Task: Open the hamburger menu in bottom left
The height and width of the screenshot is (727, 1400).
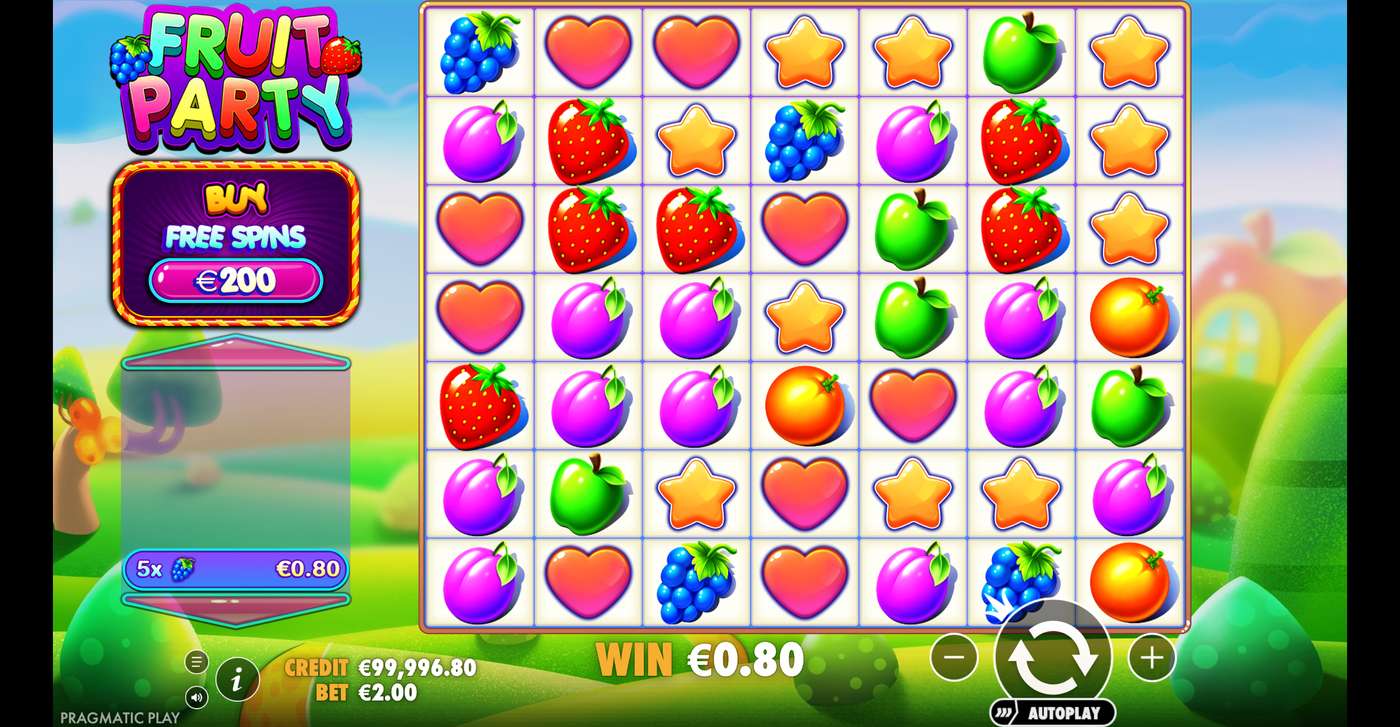Action: coord(196,661)
